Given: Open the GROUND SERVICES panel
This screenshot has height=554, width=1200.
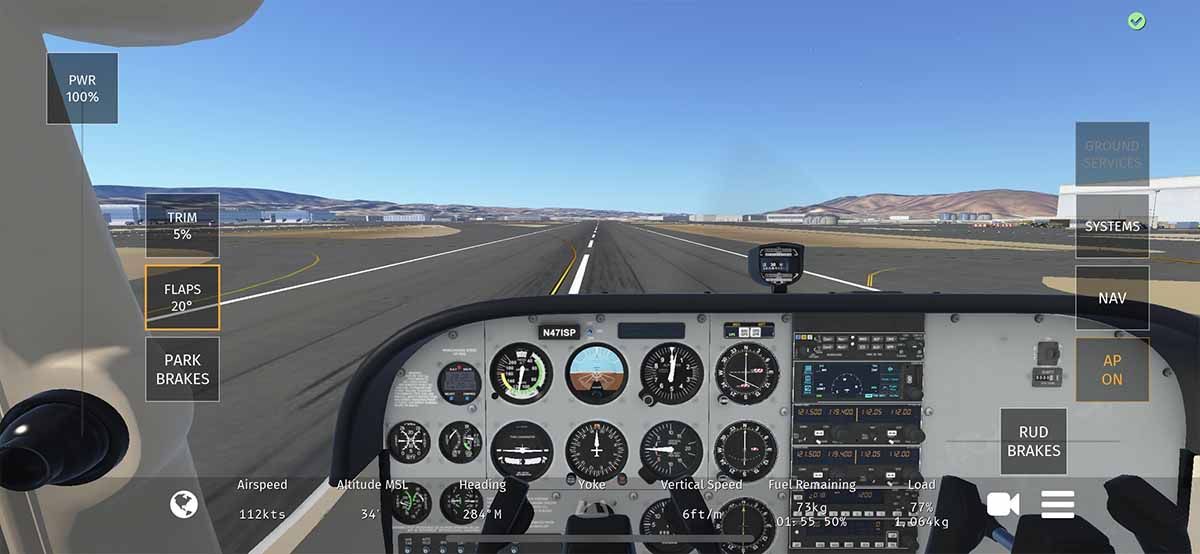Looking at the screenshot, I should point(1112,154).
